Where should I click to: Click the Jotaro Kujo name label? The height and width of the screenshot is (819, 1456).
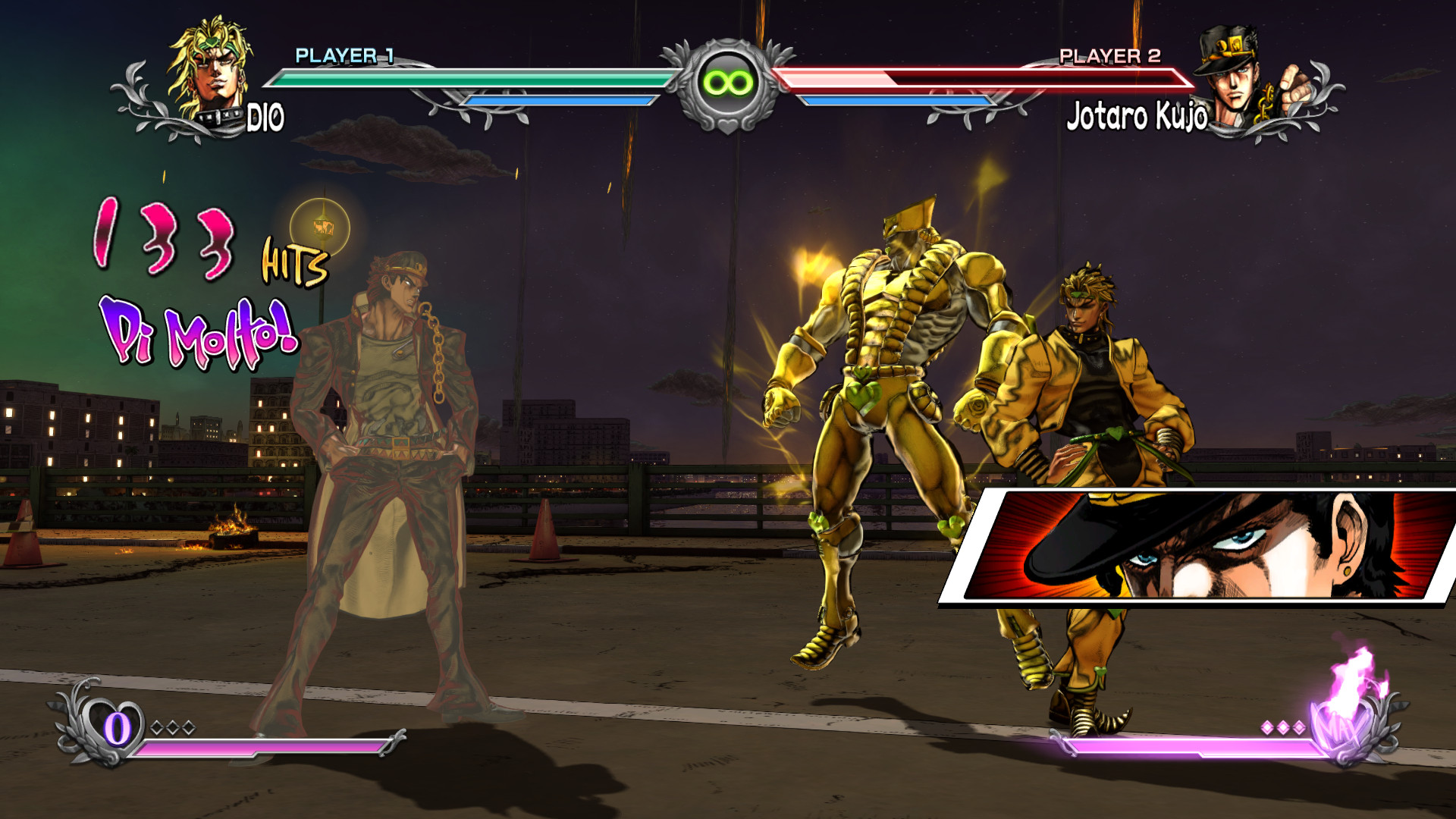pyautogui.click(x=1137, y=116)
